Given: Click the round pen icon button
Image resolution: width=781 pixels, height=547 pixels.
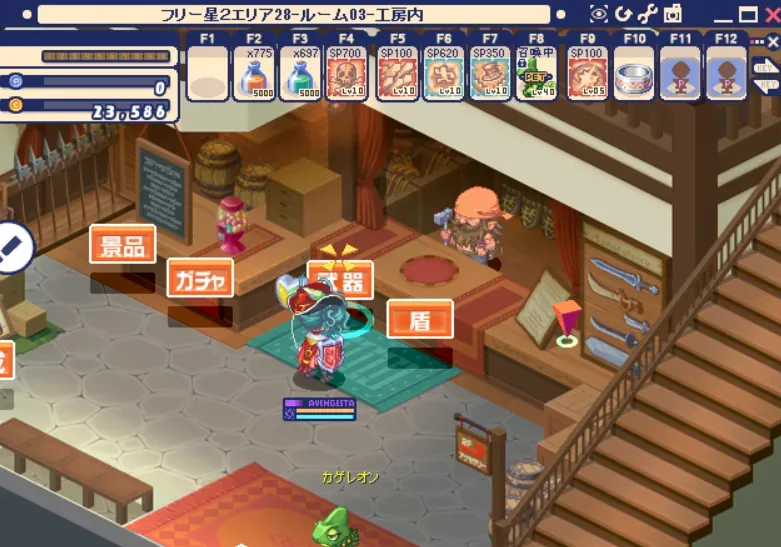Looking at the screenshot, I should pyautogui.click(x=10, y=246).
